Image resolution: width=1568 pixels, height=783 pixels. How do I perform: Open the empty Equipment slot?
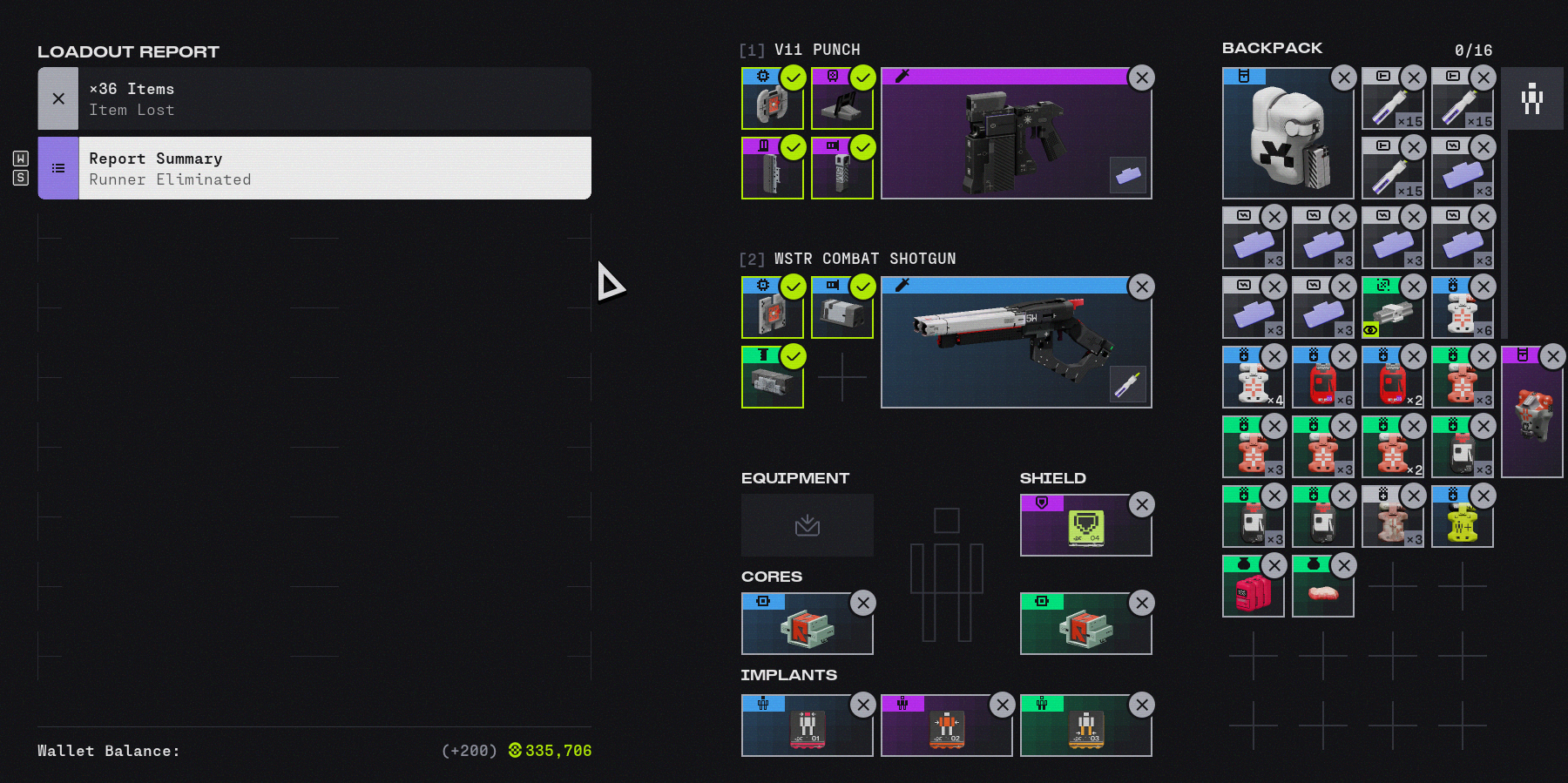point(807,525)
